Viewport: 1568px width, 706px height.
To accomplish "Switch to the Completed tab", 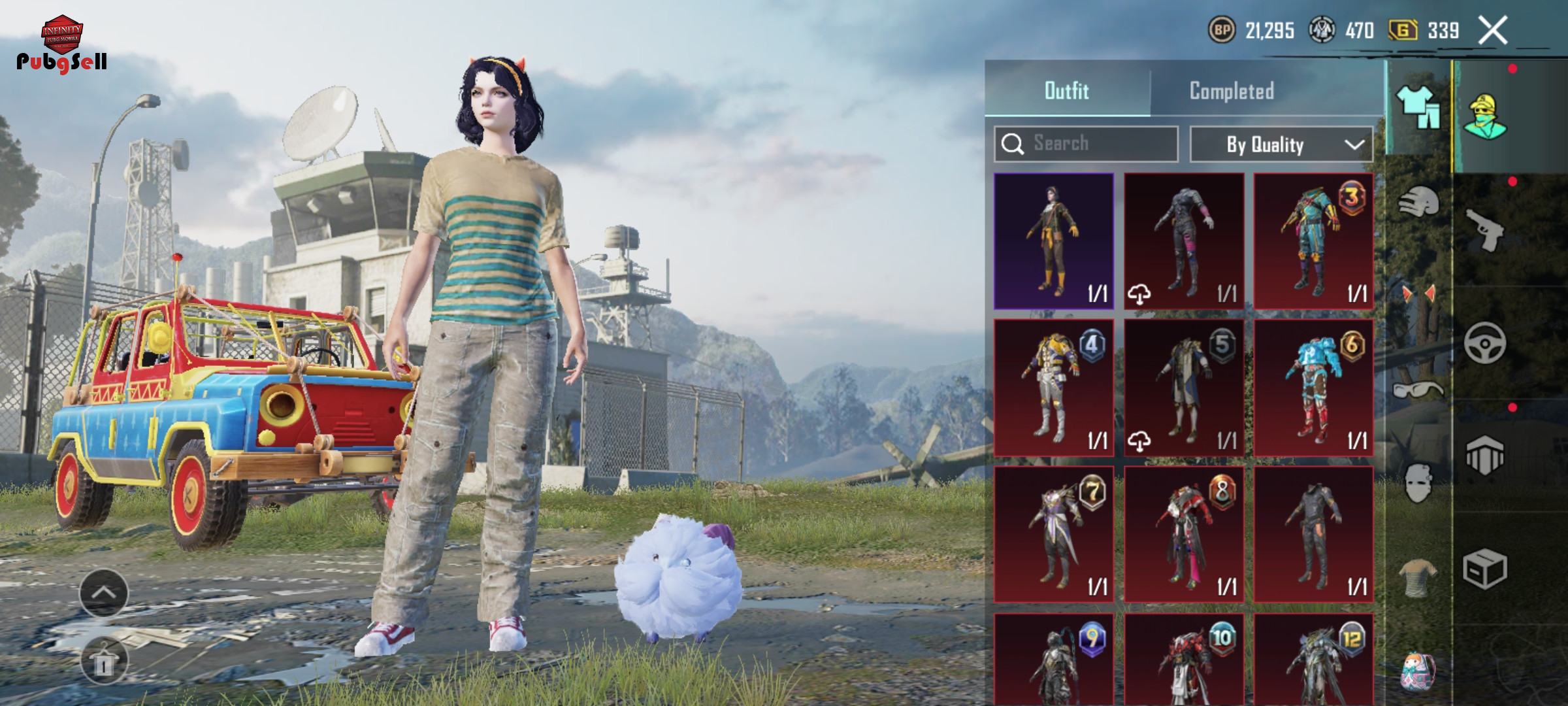I will (x=1232, y=91).
